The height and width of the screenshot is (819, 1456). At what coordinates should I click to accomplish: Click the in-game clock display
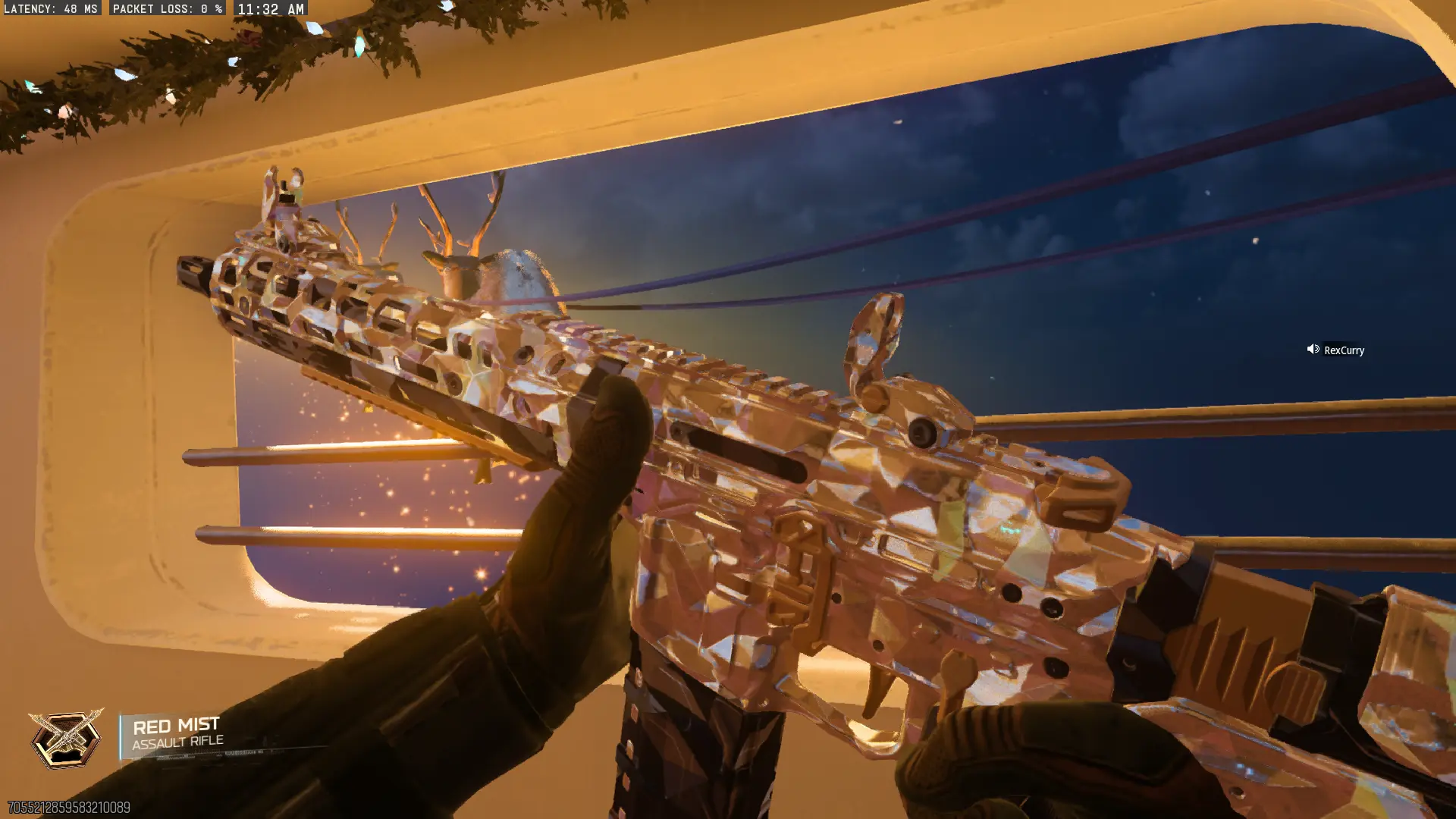click(x=268, y=9)
